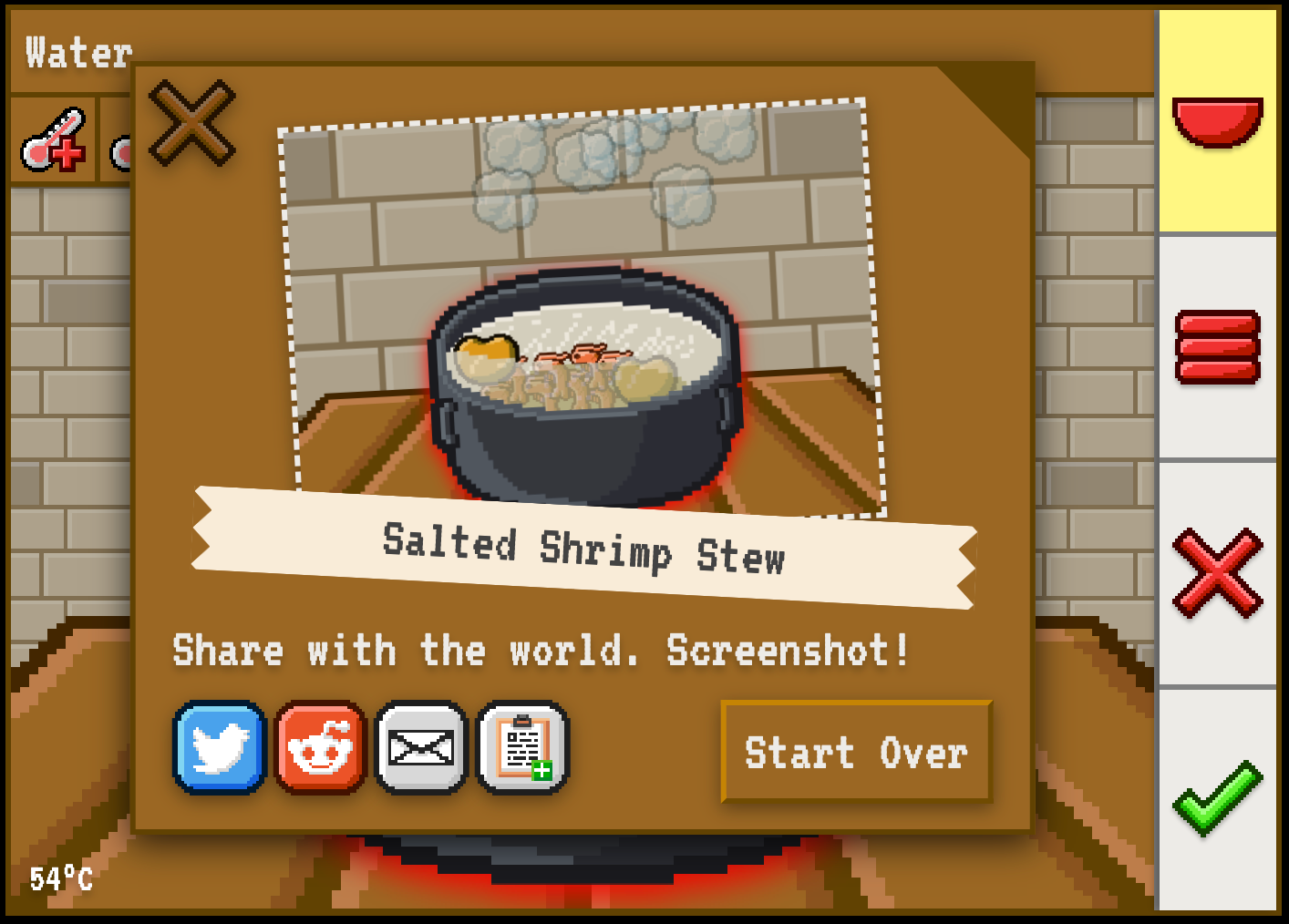Select the red bowl icon in the right sidebar

click(1220, 123)
